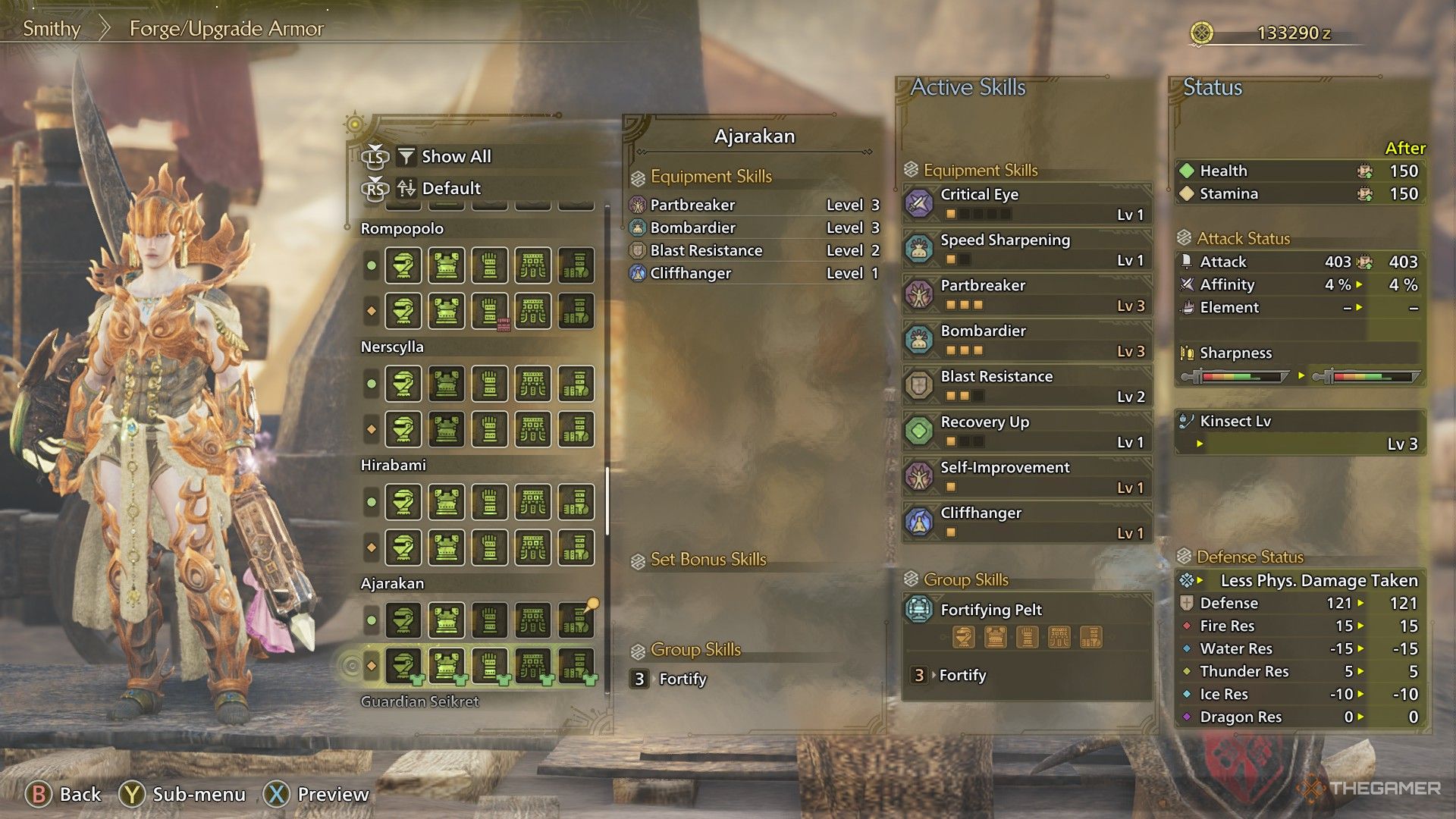Pick the Nerscylla beta waist coil slot

tap(533, 429)
